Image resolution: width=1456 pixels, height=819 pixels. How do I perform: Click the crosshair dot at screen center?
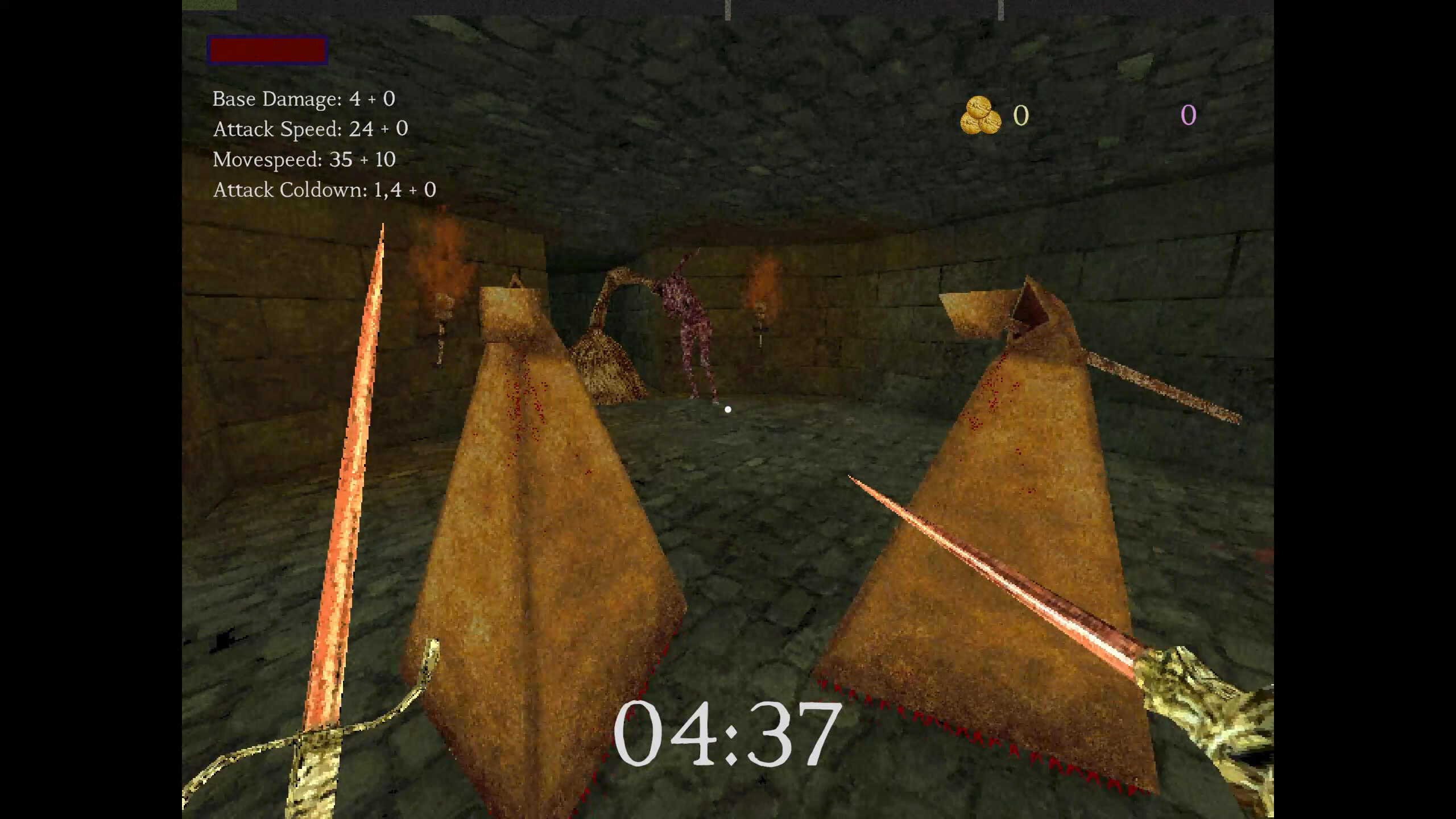[728, 408]
